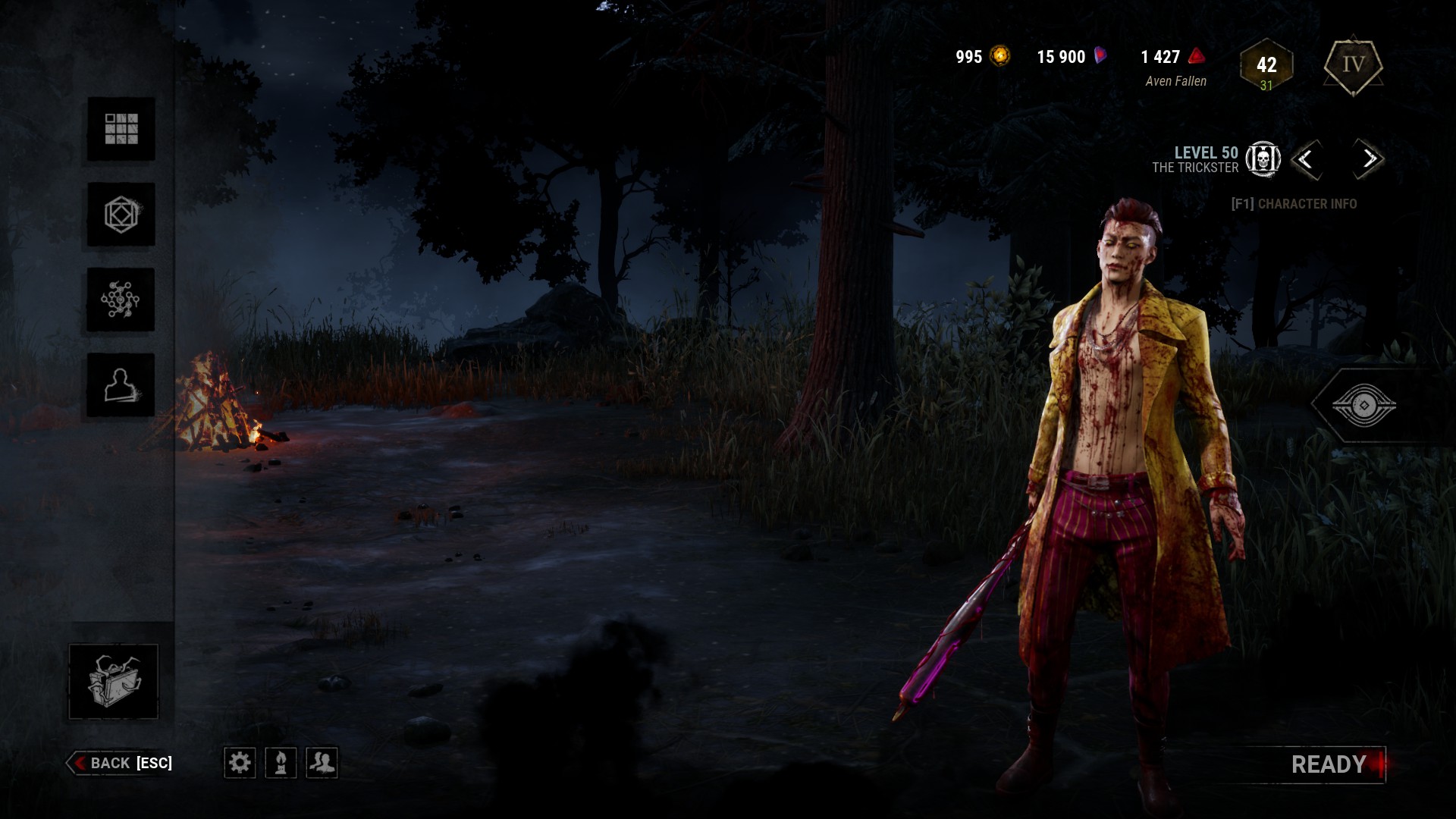
Task: Switch to the next killer character
Action: (x=1369, y=159)
